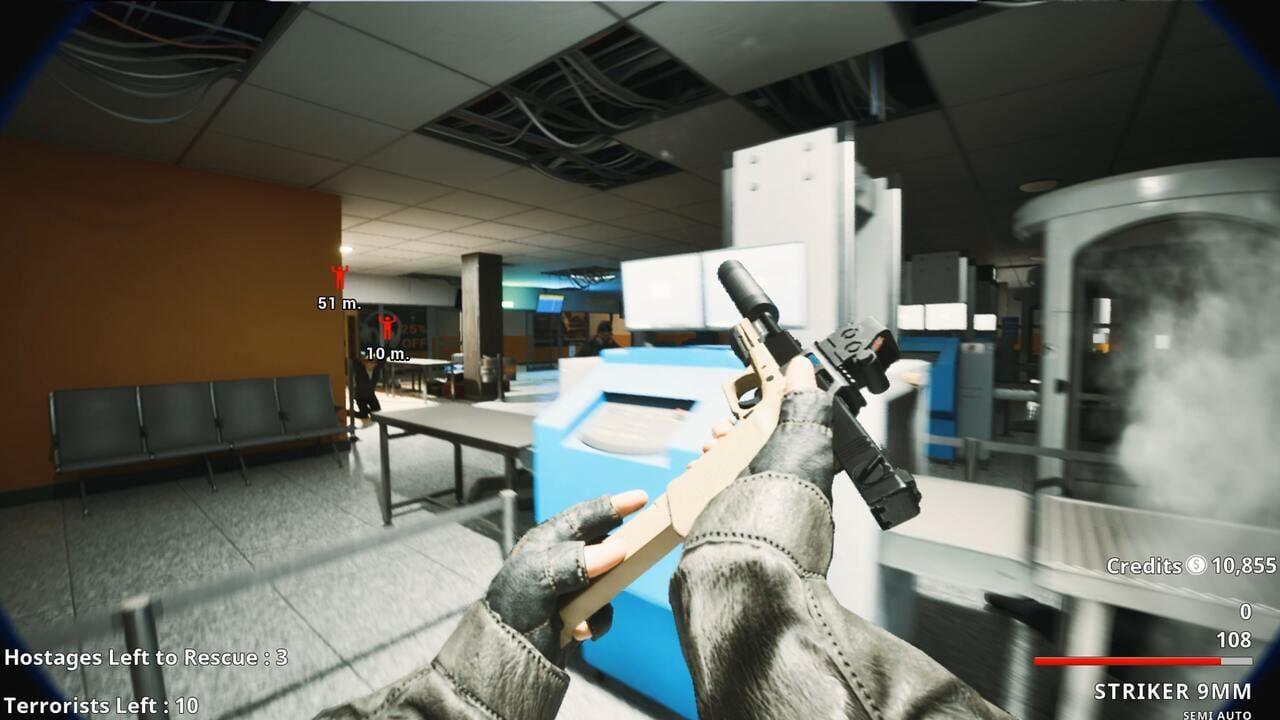The image size is (1280, 720).
Task: Click the Credits coin icon
Action: click(x=1196, y=565)
